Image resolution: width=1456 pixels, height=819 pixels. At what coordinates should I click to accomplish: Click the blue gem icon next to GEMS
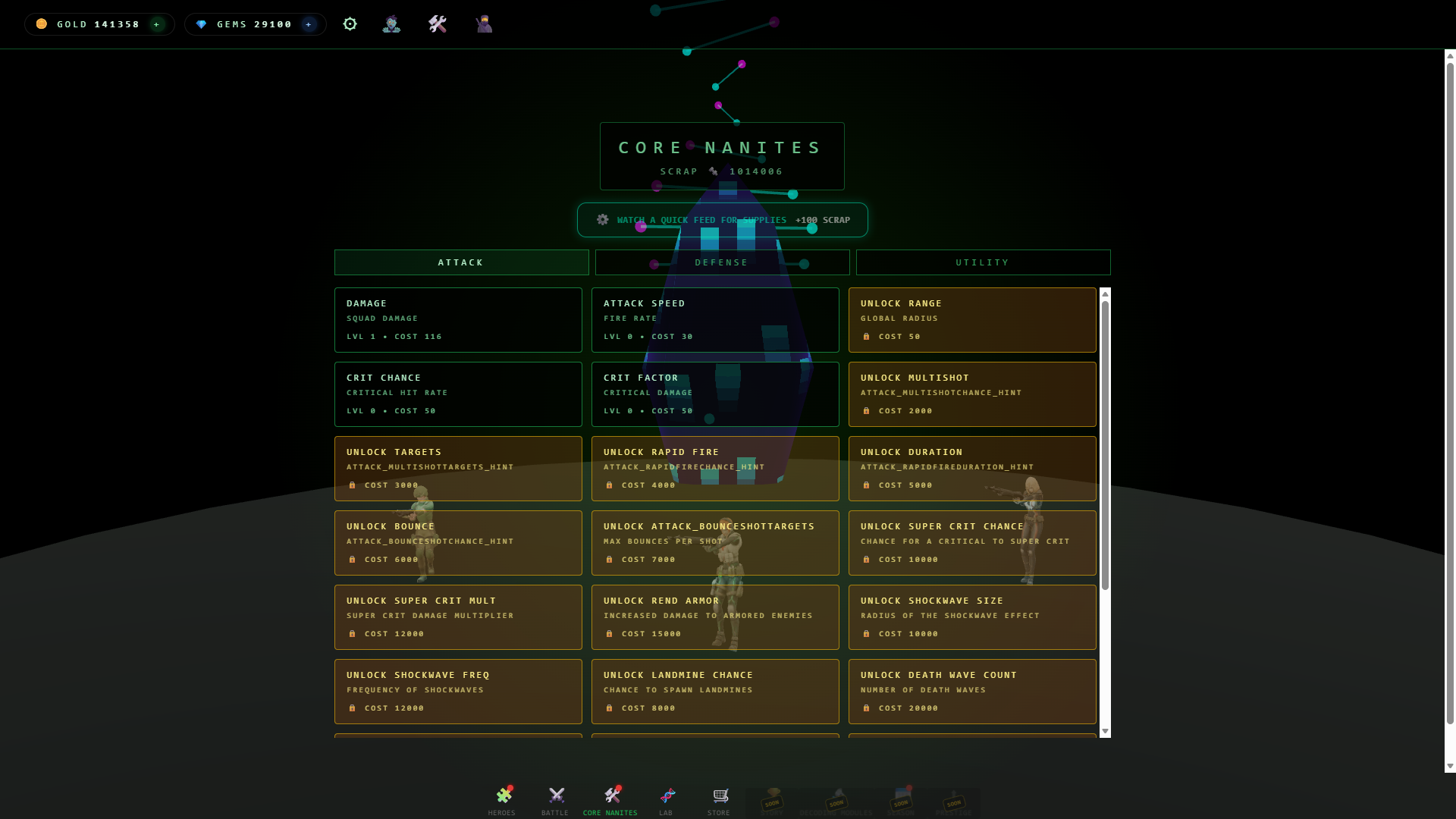pyautogui.click(x=201, y=24)
